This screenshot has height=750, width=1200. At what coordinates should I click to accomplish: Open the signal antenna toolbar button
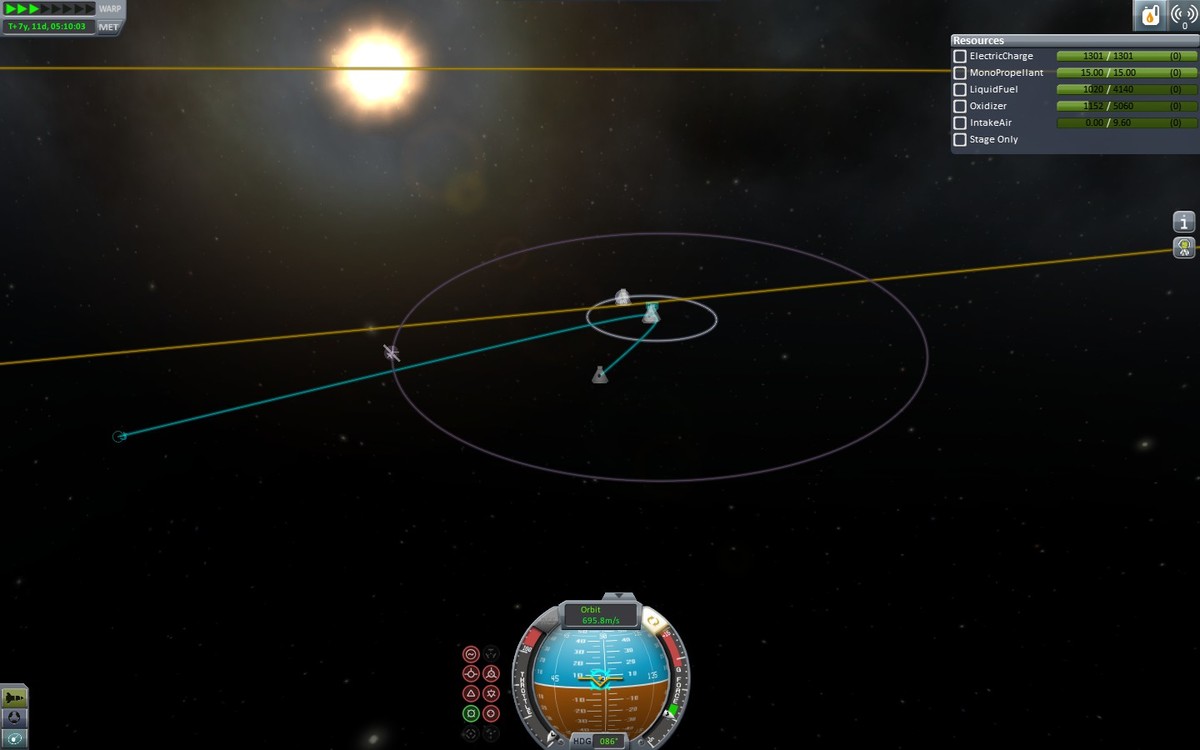(x=1184, y=16)
